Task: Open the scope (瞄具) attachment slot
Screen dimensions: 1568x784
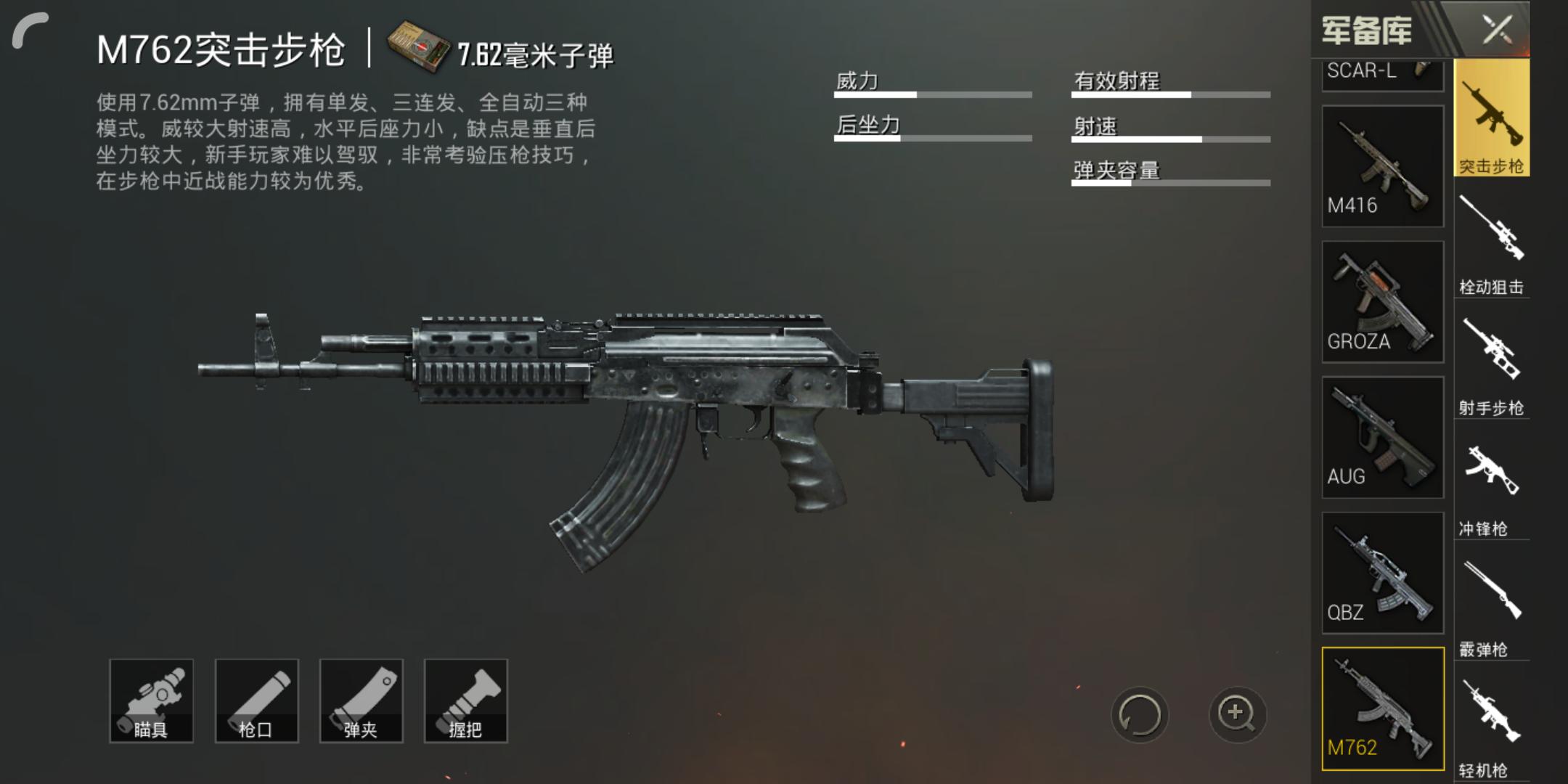Action: 152,701
